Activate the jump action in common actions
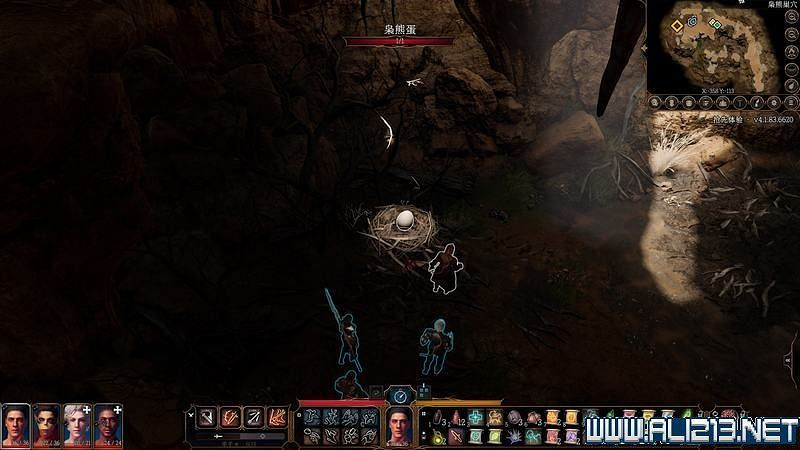Screen dimensions: 800x450 (x=311, y=418)
